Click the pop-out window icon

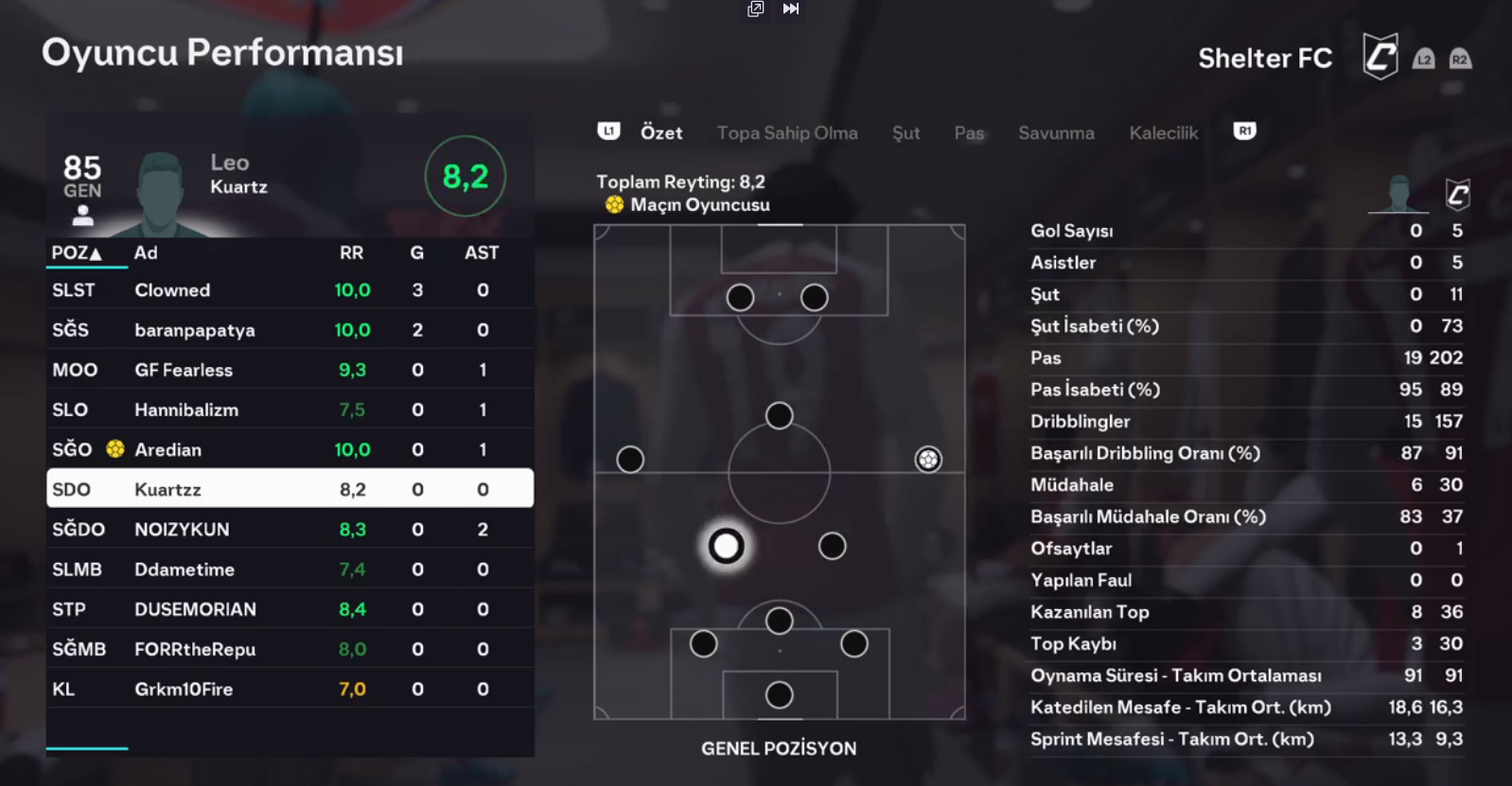coord(755,9)
